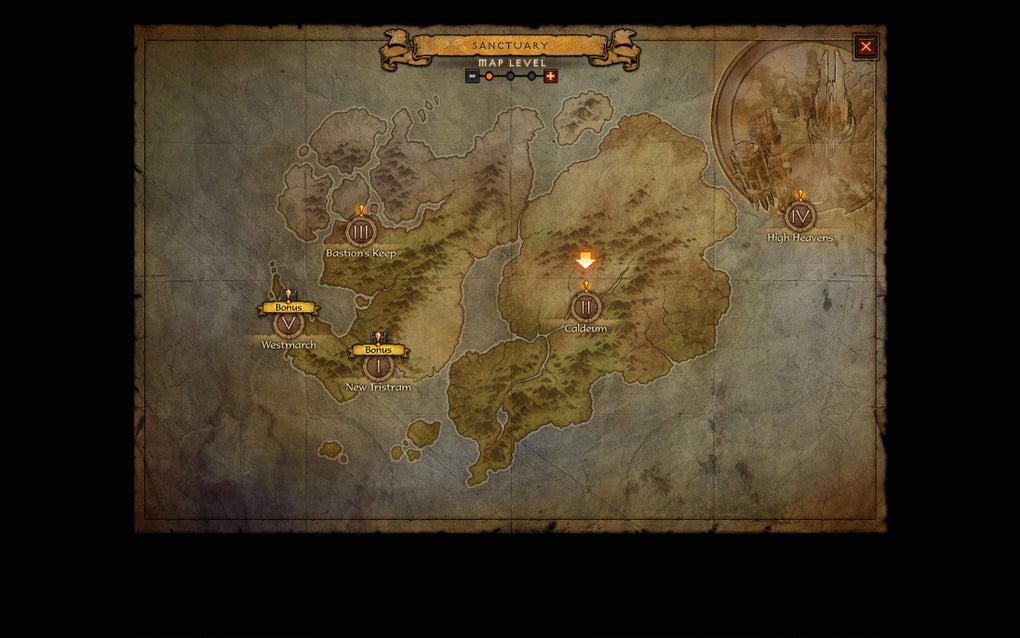Choose Bastion's Keep Act III marker
Viewport: 1020px width, 638px height.
(x=361, y=231)
